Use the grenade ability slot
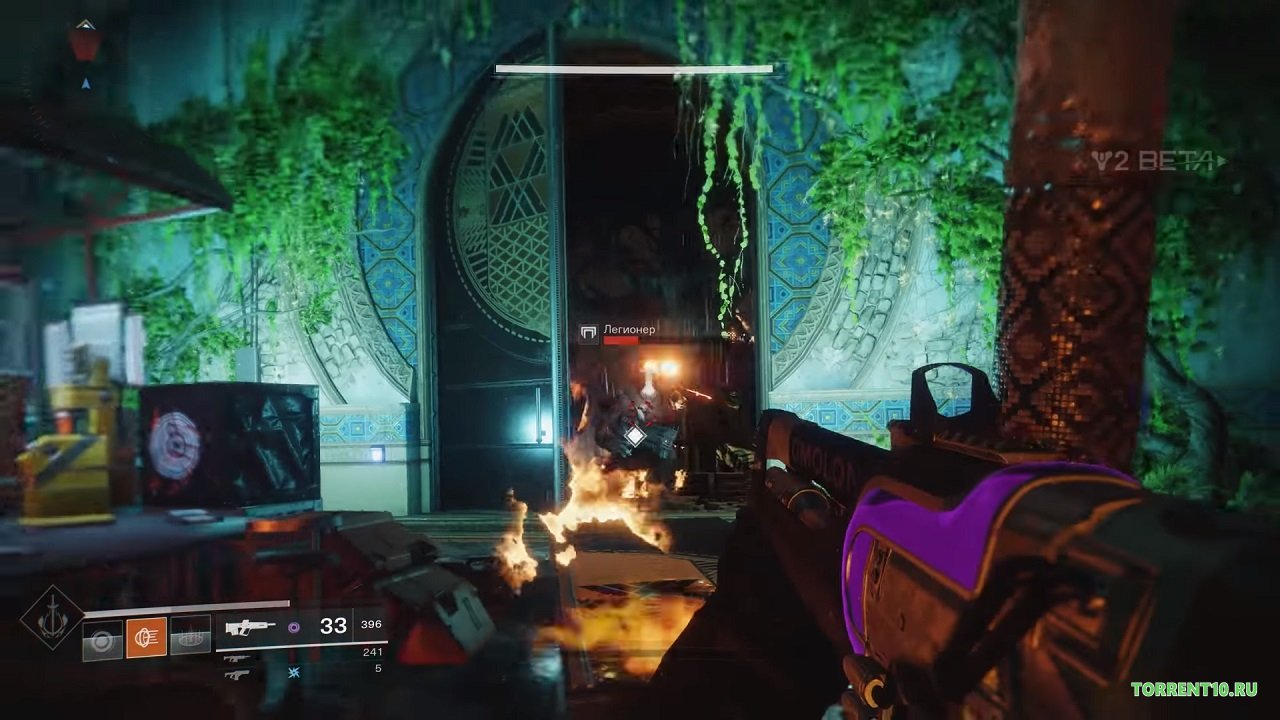Viewport: 1280px width, 720px height. (102, 637)
